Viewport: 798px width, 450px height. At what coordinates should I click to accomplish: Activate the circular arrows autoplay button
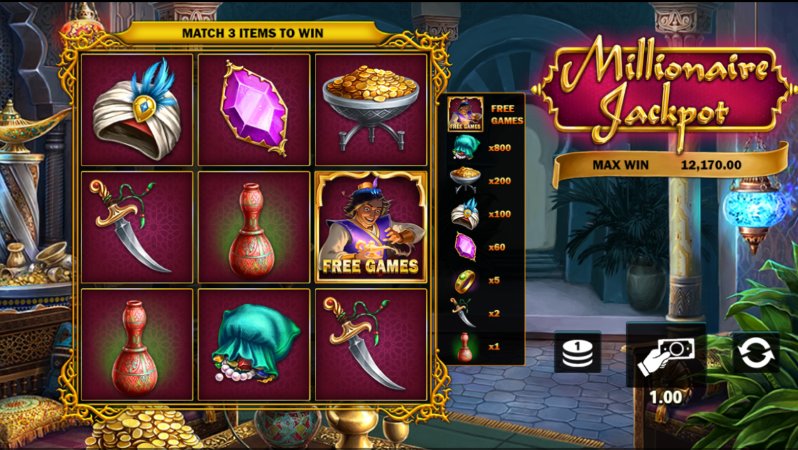756,352
